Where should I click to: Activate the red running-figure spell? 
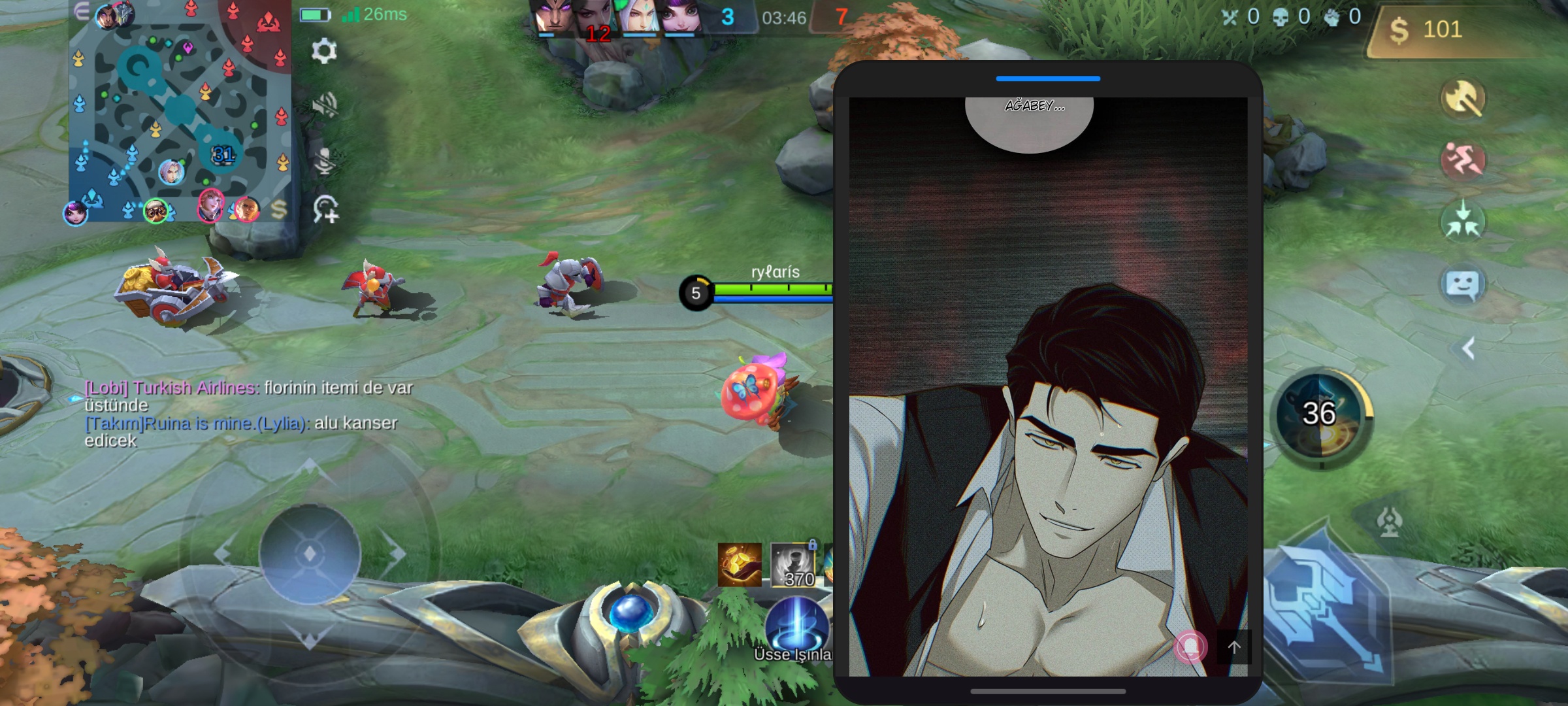(1463, 160)
